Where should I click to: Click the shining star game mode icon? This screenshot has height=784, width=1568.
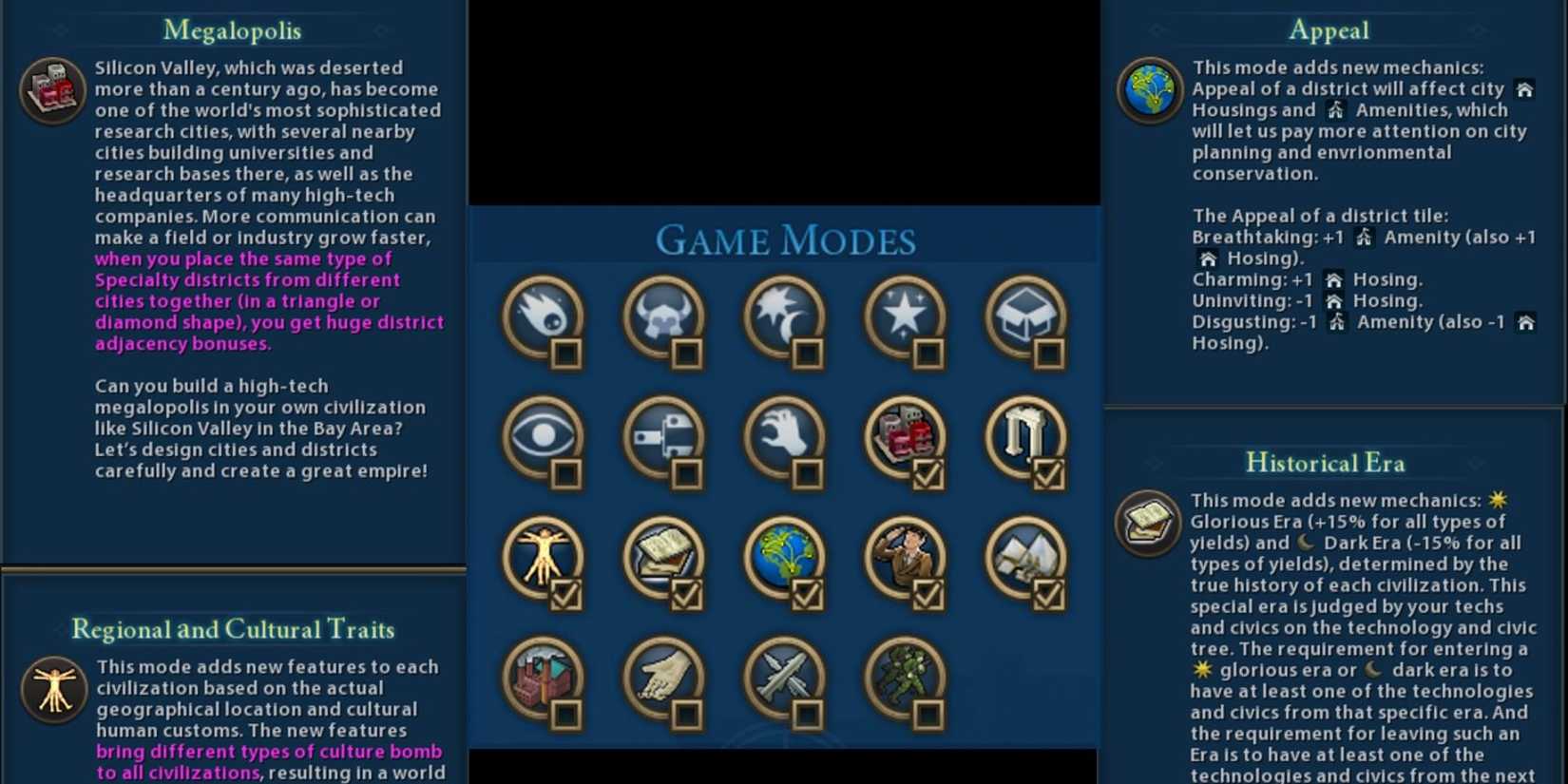coord(904,320)
